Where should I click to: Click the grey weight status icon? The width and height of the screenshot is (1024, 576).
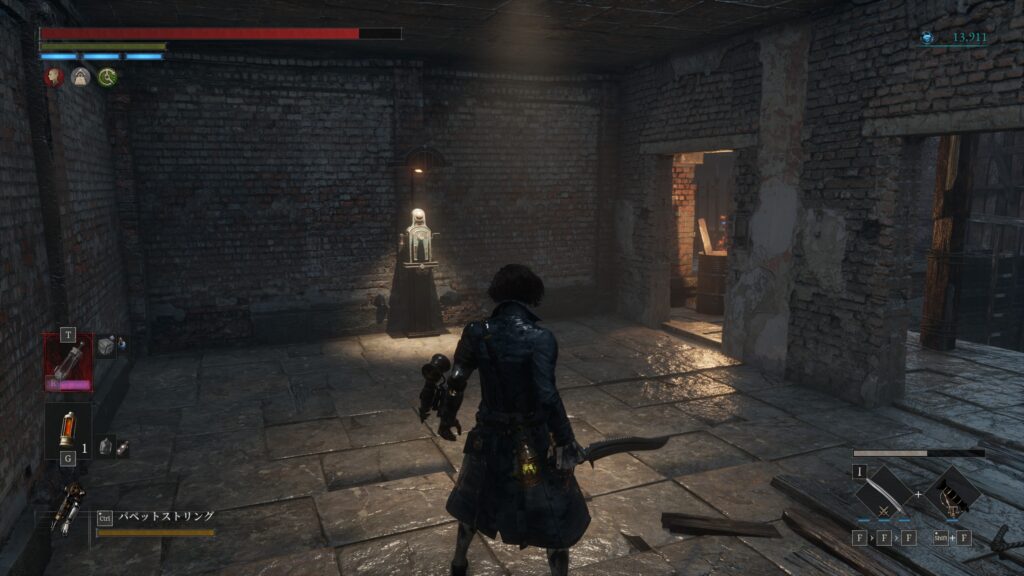(81, 76)
